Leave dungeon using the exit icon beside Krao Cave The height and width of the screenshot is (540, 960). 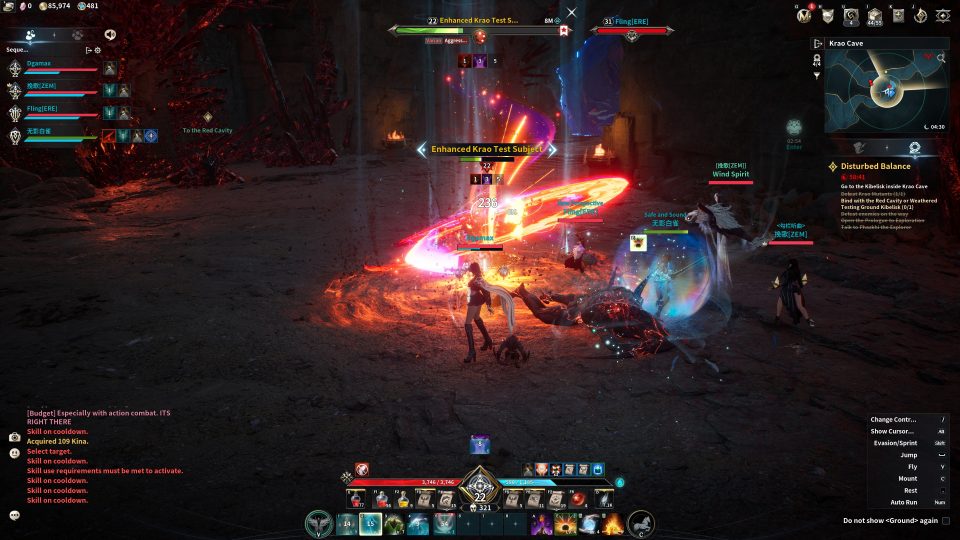tap(818, 44)
